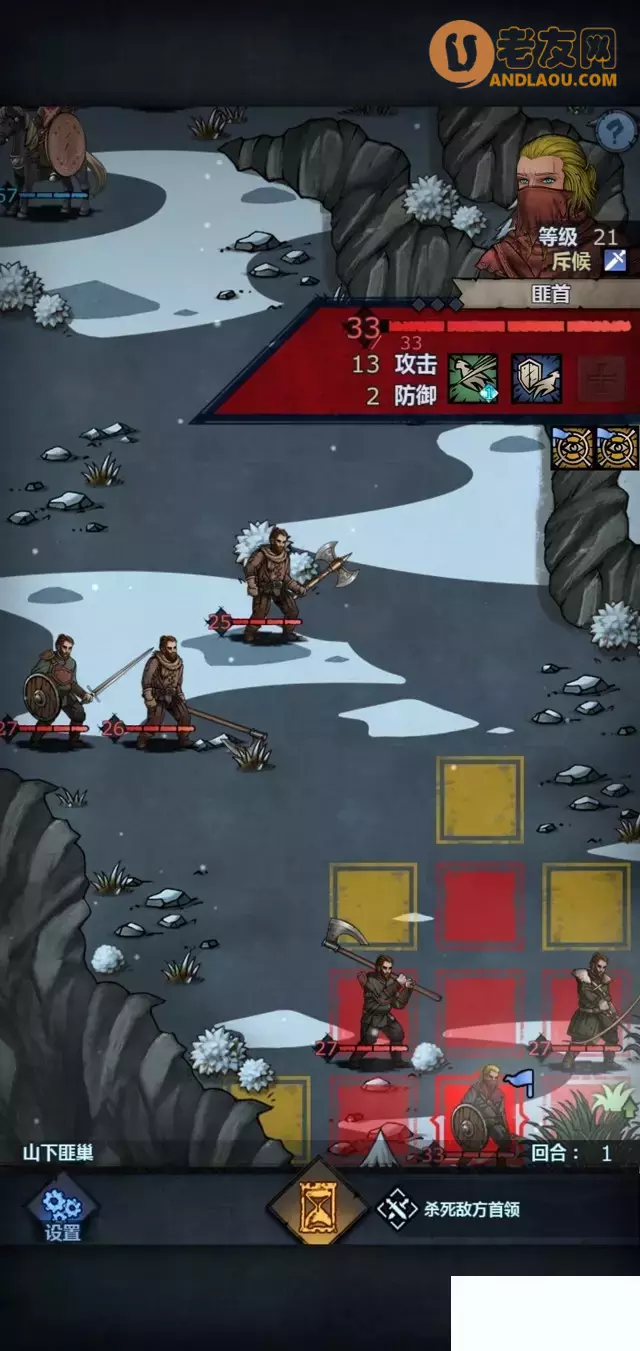The image size is (640, 1351).
Task: Click the 斥候 scout class sword icon
Action: (x=615, y=261)
